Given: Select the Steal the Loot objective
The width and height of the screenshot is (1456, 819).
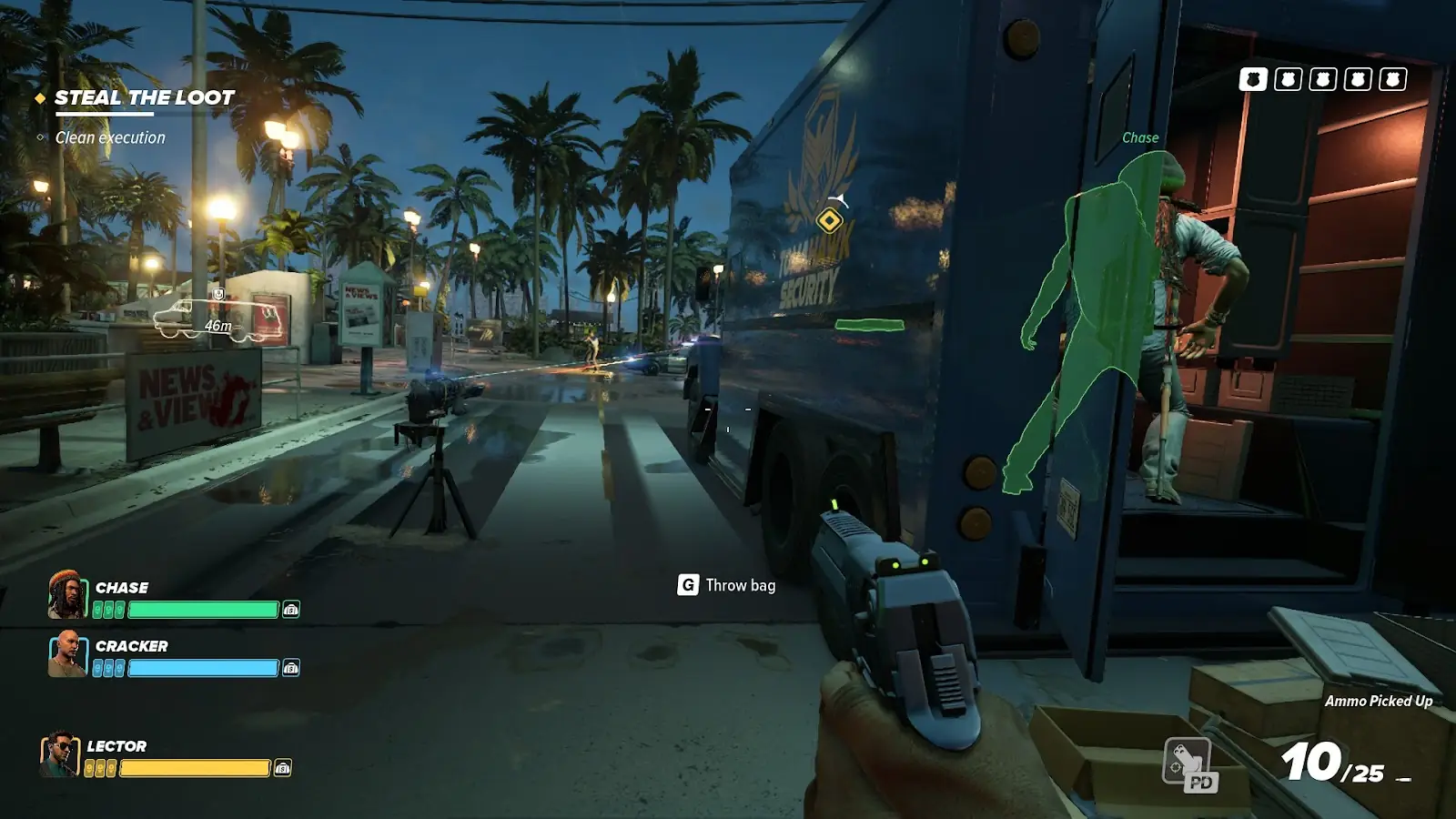Looking at the screenshot, I should (x=144, y=97).
